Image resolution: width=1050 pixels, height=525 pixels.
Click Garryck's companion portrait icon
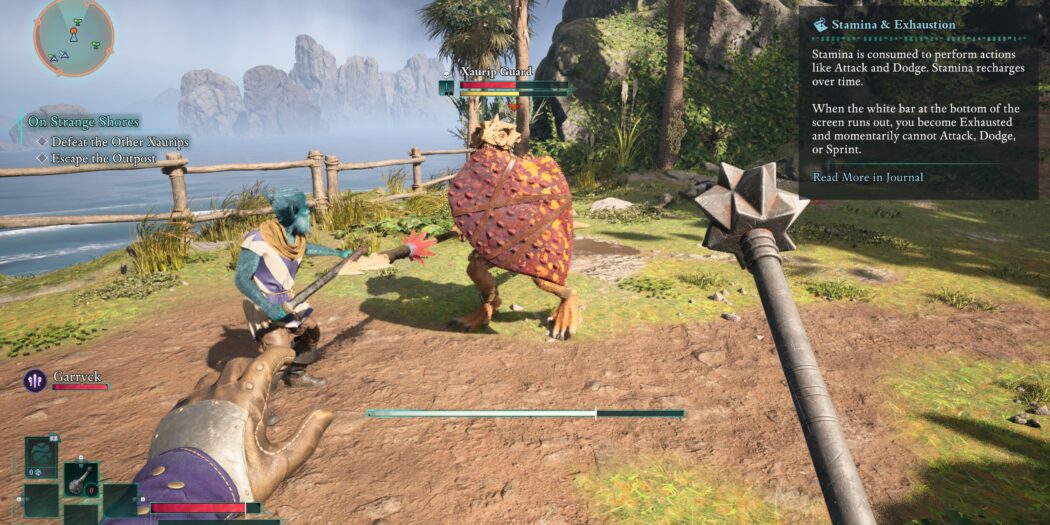(x=35, y=381)
